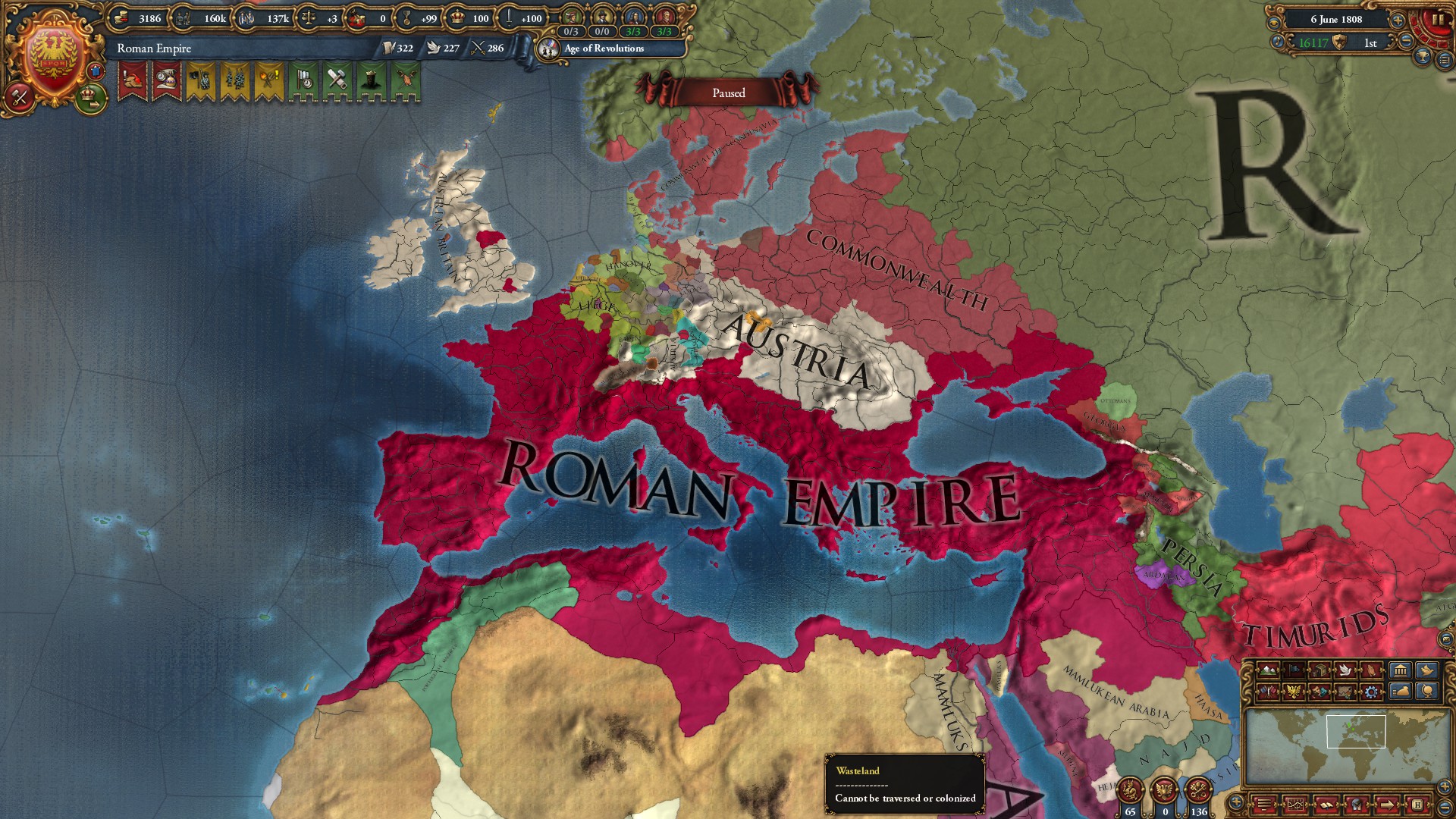Inspect prestige by clicking the medal icon
Image resolution: width=1456 pixels, height=819 pixels.
point(406,18)
